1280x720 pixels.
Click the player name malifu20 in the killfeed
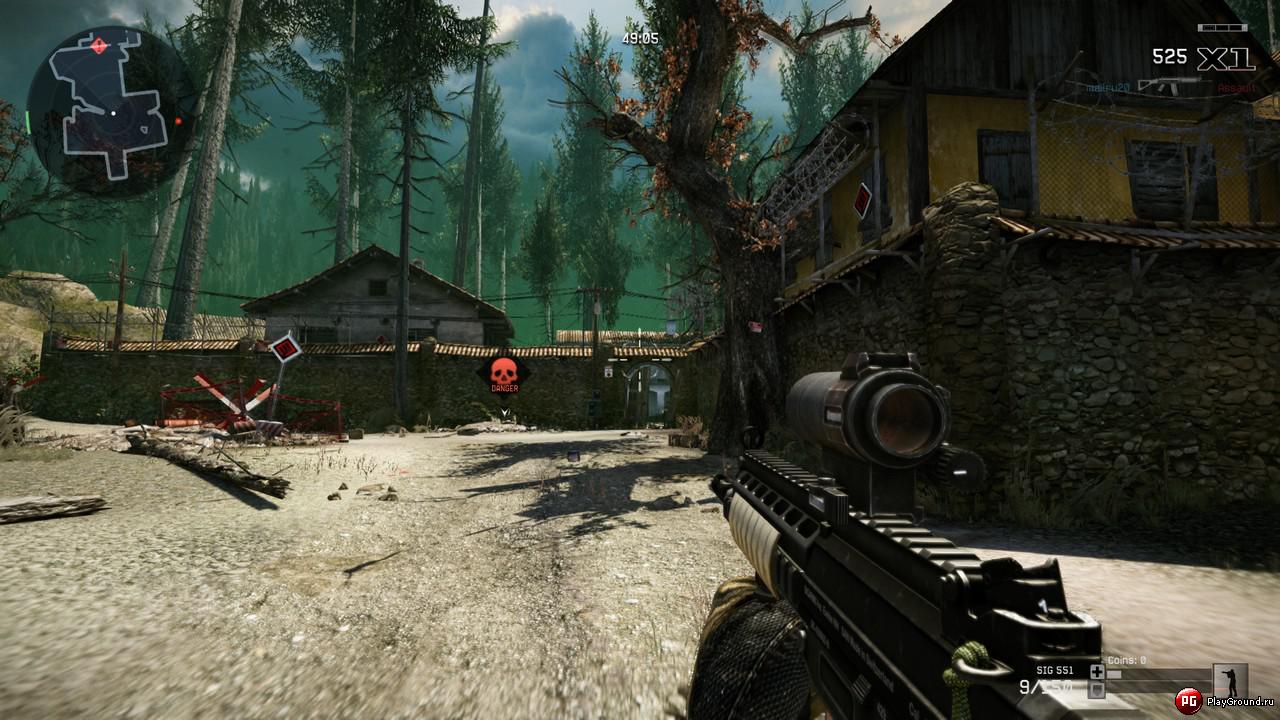pos(1107,86)
